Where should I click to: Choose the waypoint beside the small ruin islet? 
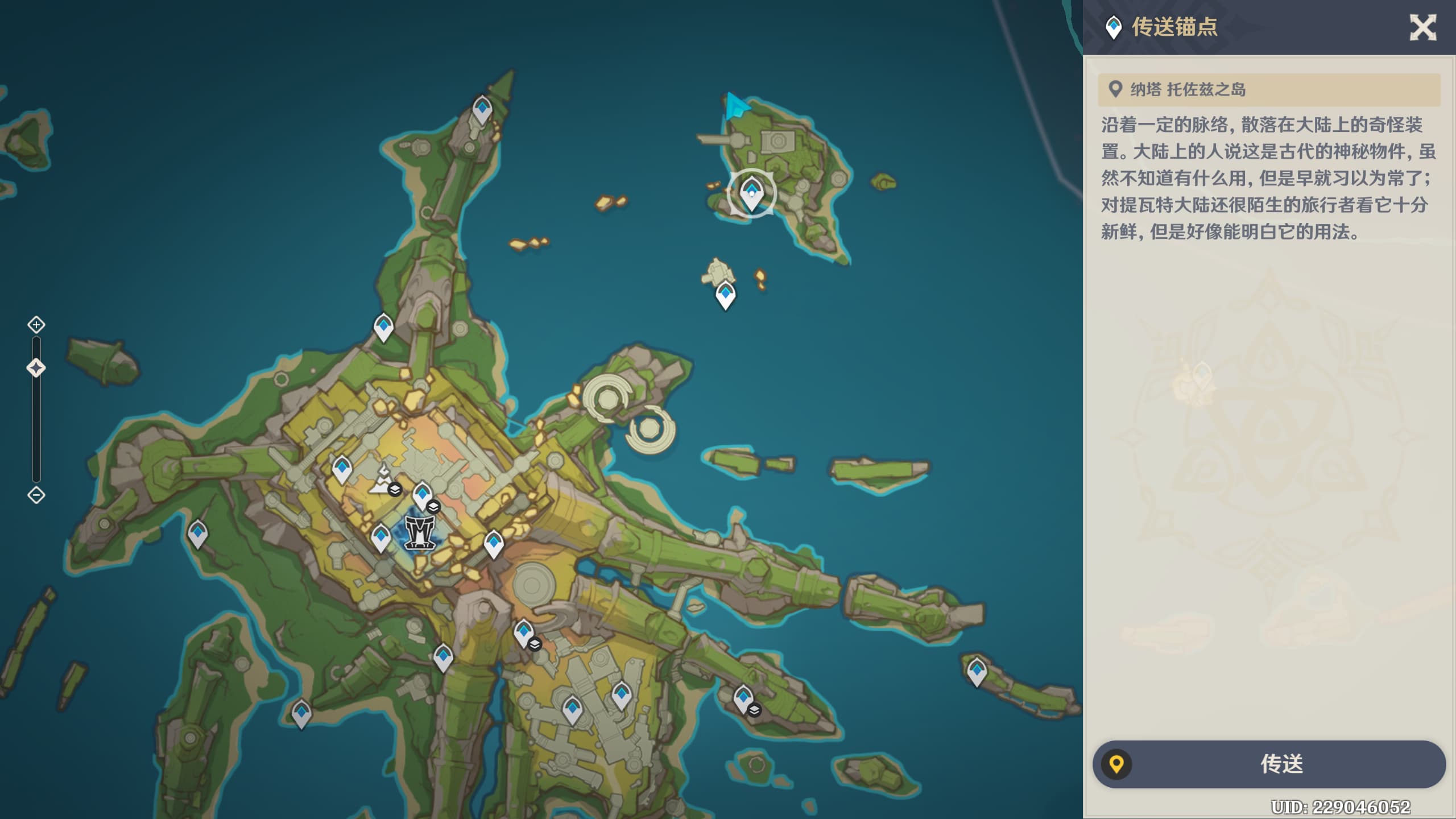(725, 295)
